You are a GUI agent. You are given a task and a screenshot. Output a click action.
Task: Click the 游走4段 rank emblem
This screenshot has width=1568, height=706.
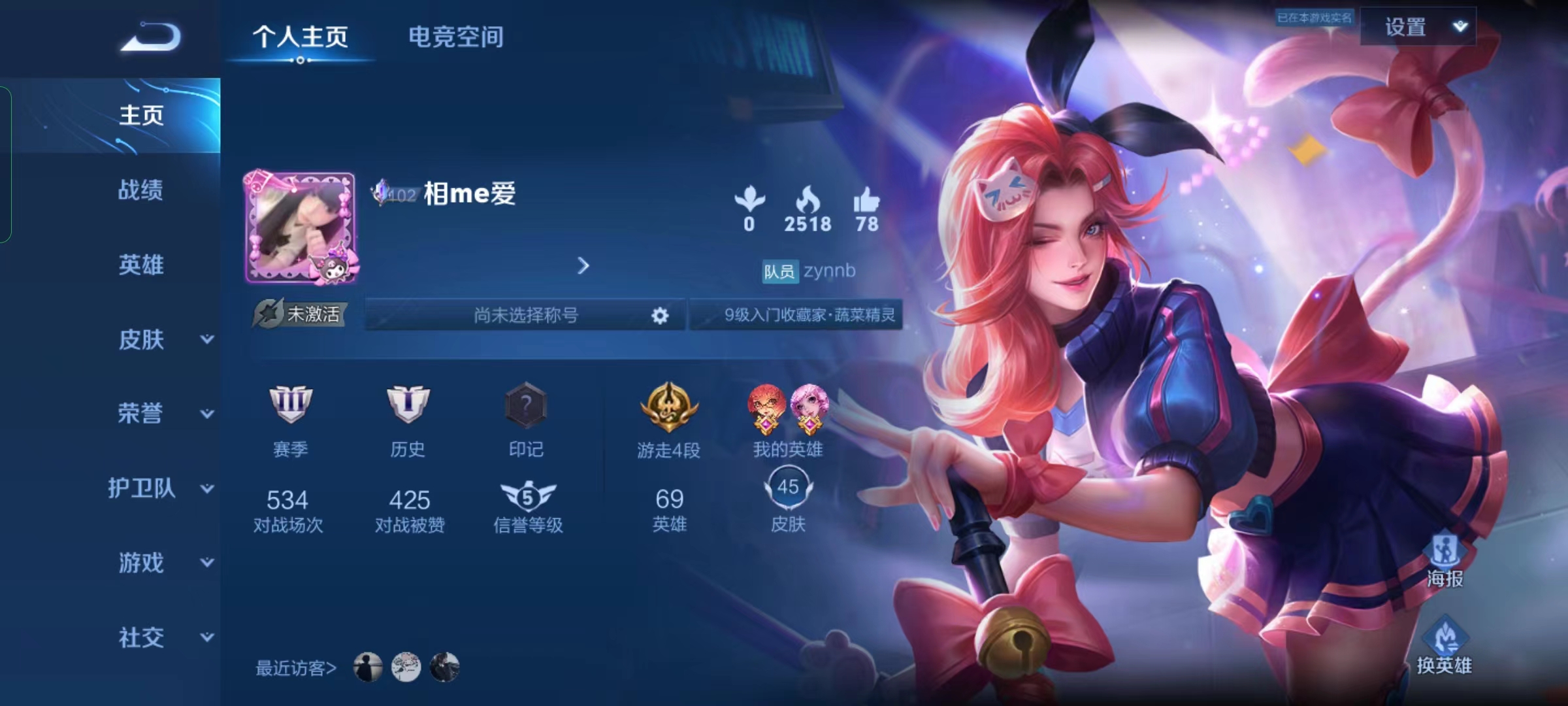pyautogui.click(x=668, y=405)
